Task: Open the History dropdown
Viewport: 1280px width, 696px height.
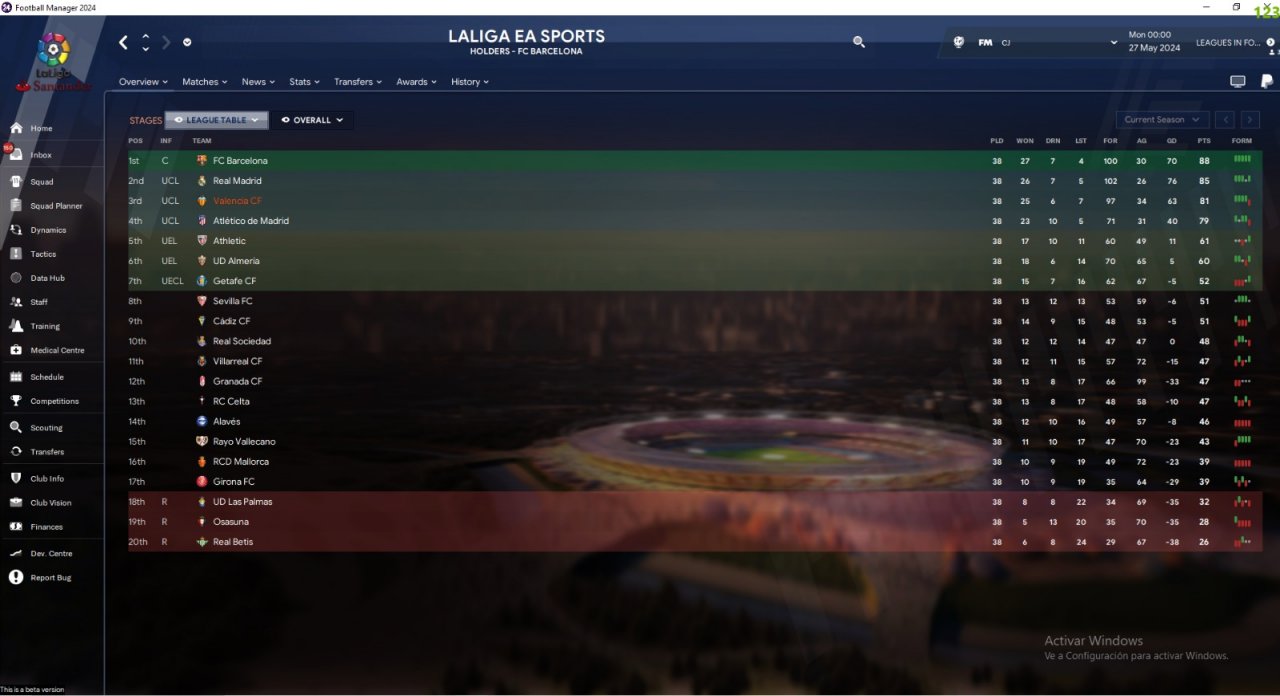Action: 469,82
